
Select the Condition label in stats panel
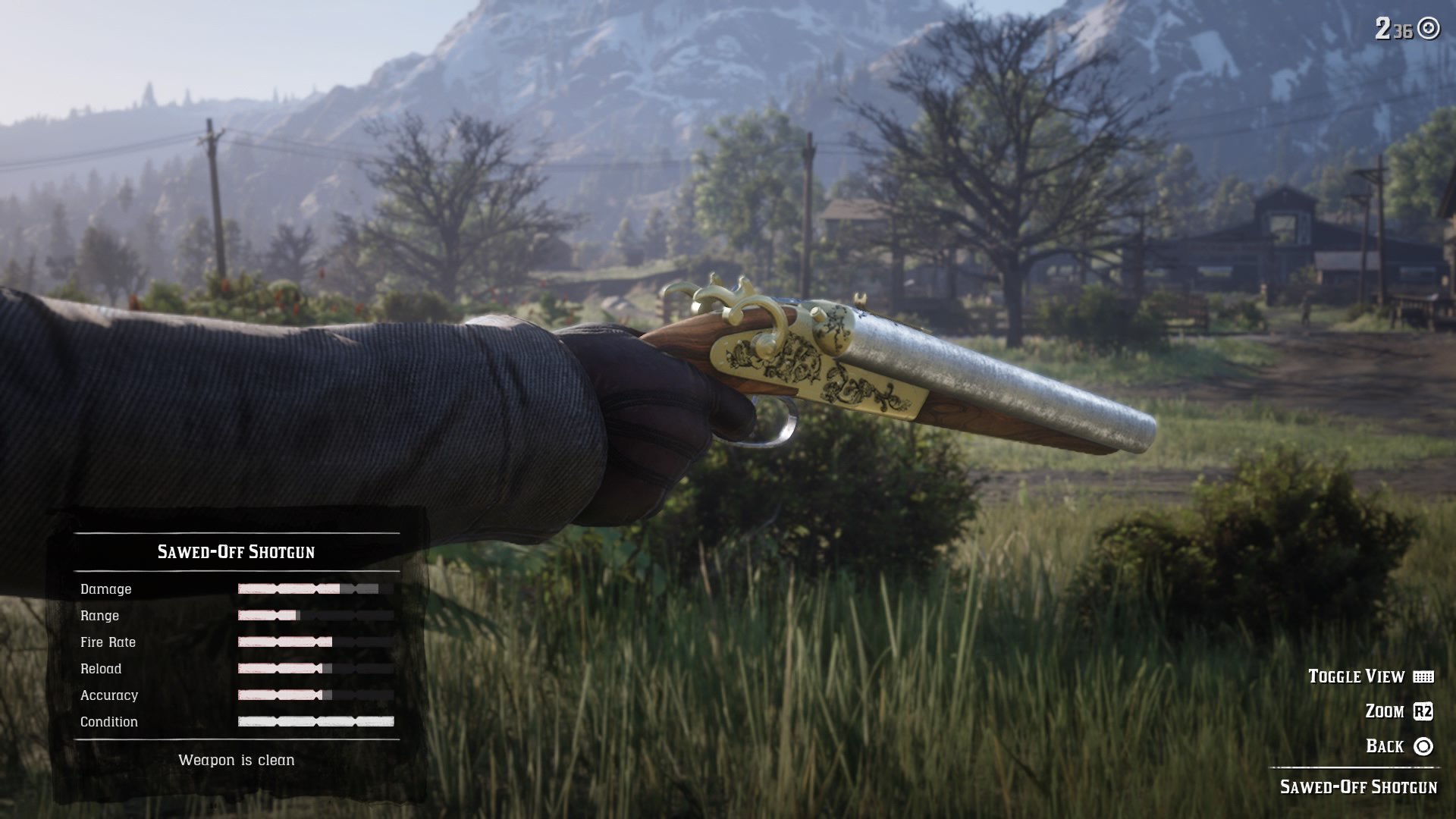click(x=110, y=722)
